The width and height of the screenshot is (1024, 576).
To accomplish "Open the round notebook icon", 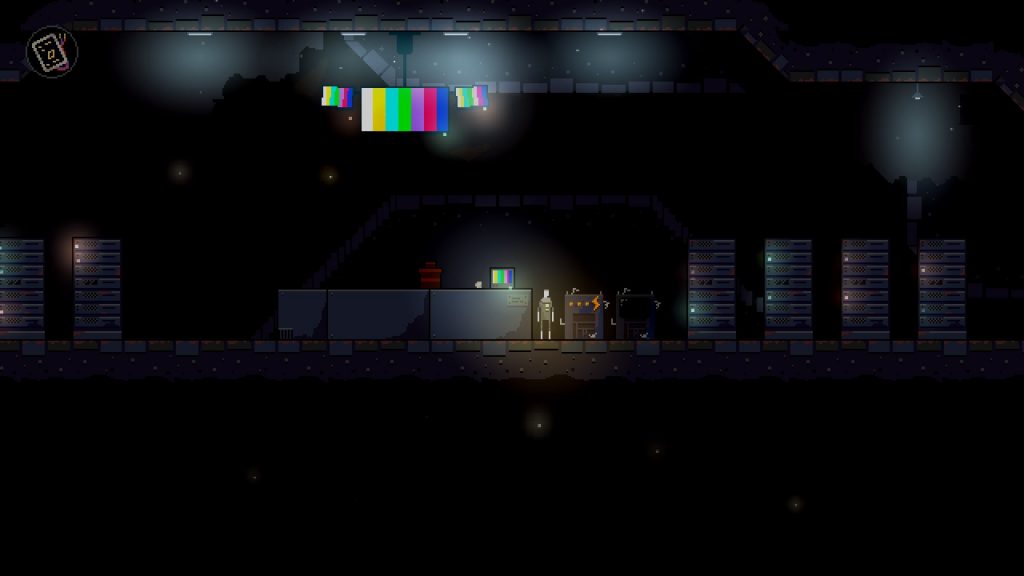I will click(51, 51).
